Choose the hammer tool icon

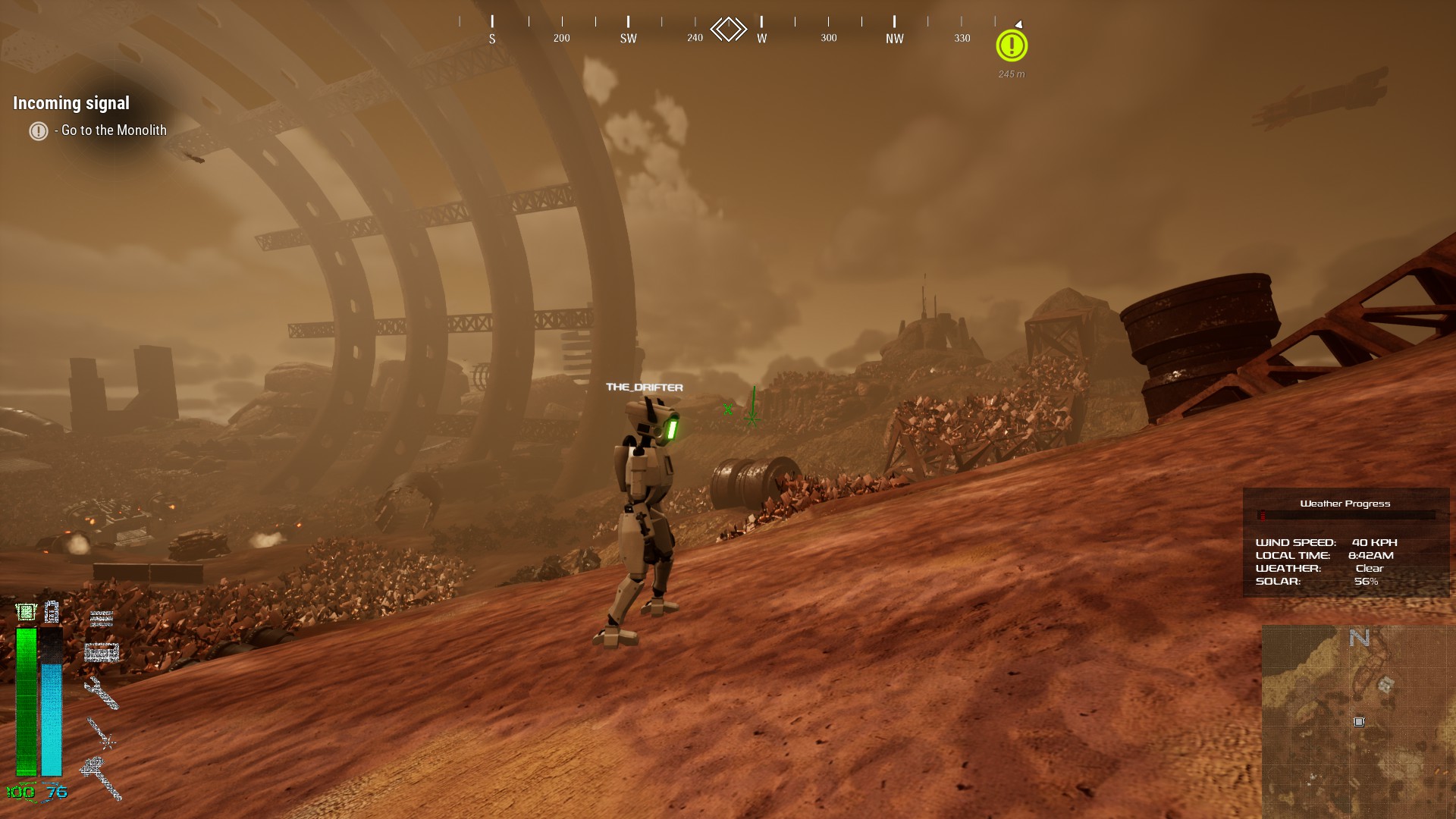[x=102, y=776]
